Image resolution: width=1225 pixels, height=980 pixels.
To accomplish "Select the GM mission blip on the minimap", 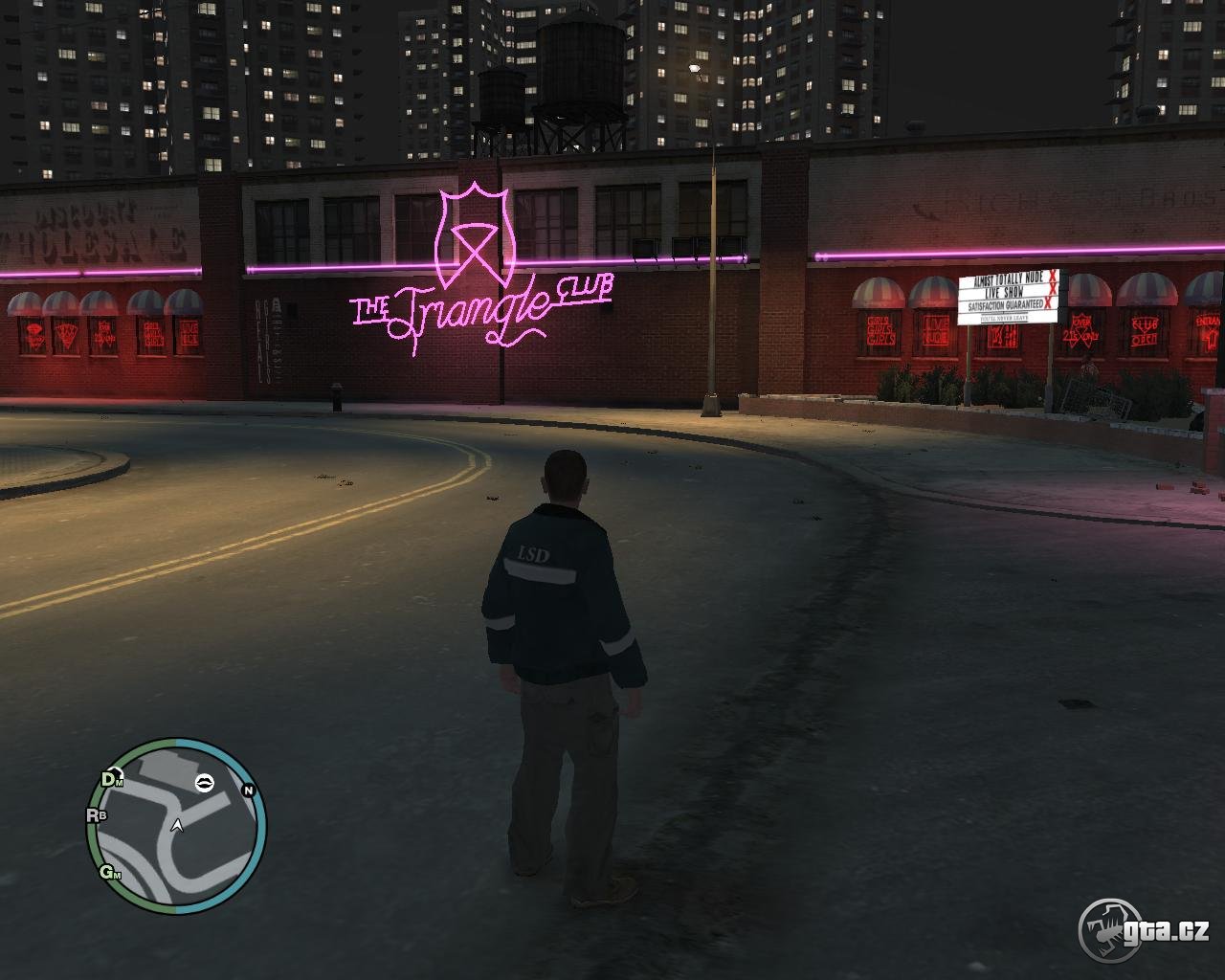I will (x=111, y=872).
